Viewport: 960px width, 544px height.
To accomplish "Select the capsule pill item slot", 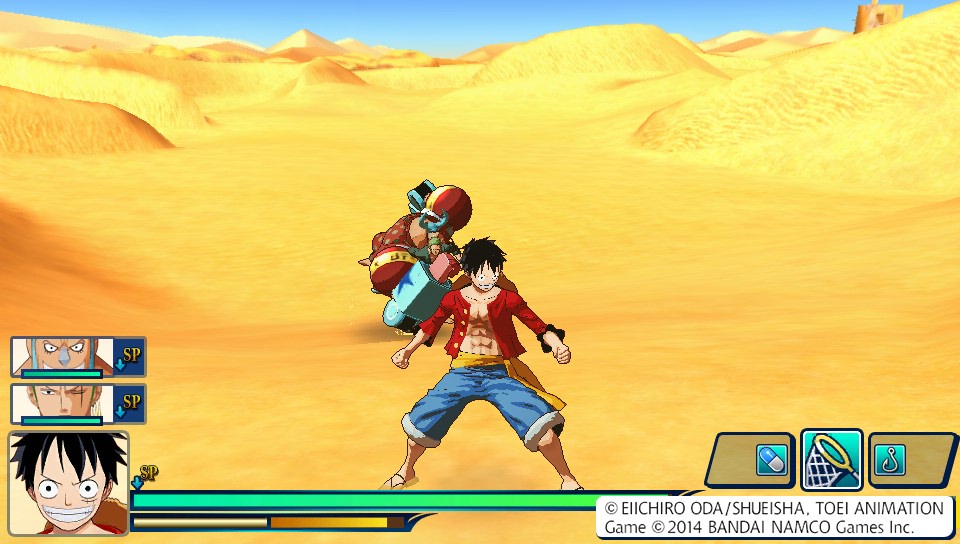I will [772, 460].
